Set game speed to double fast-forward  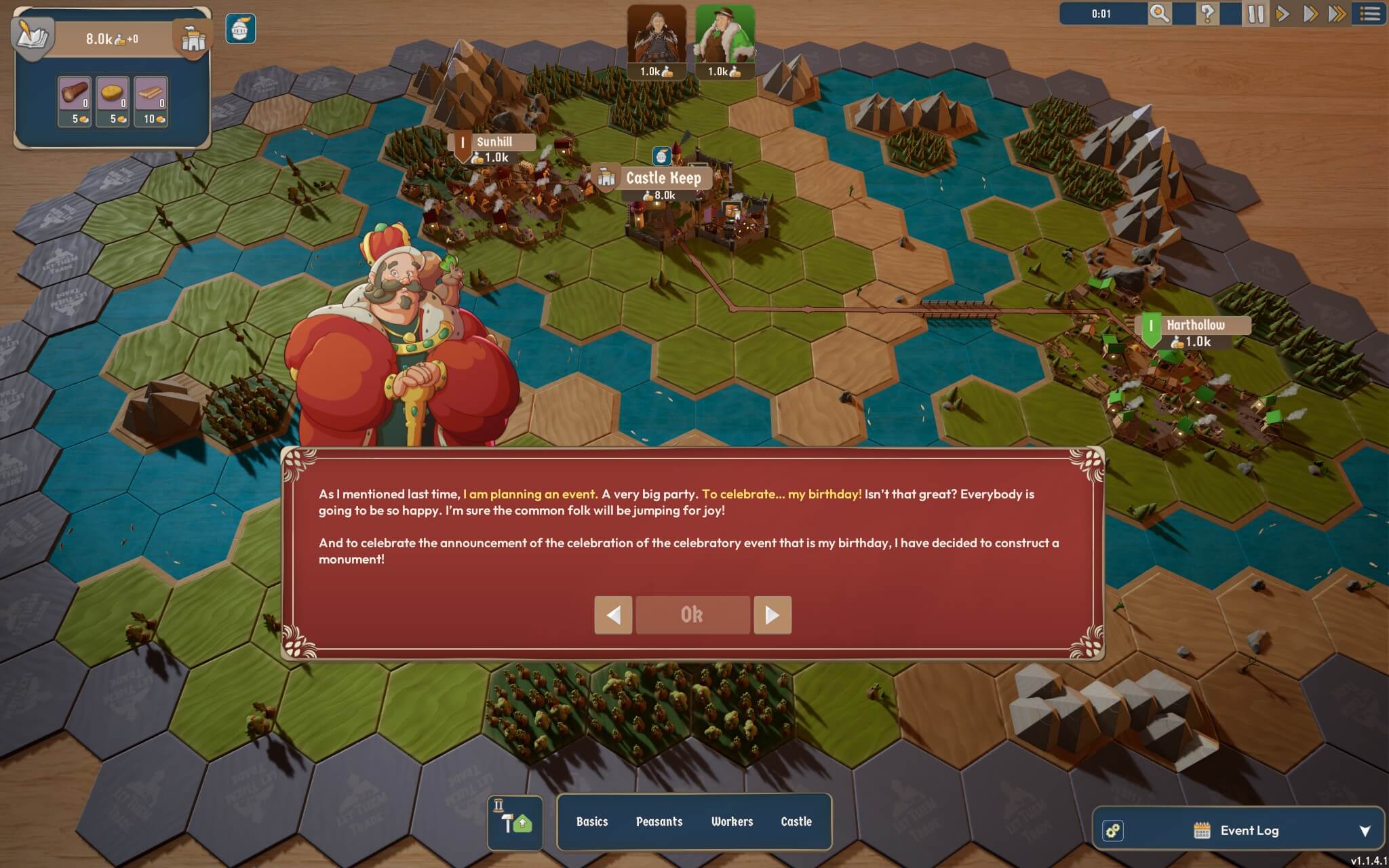point(1310,14)
